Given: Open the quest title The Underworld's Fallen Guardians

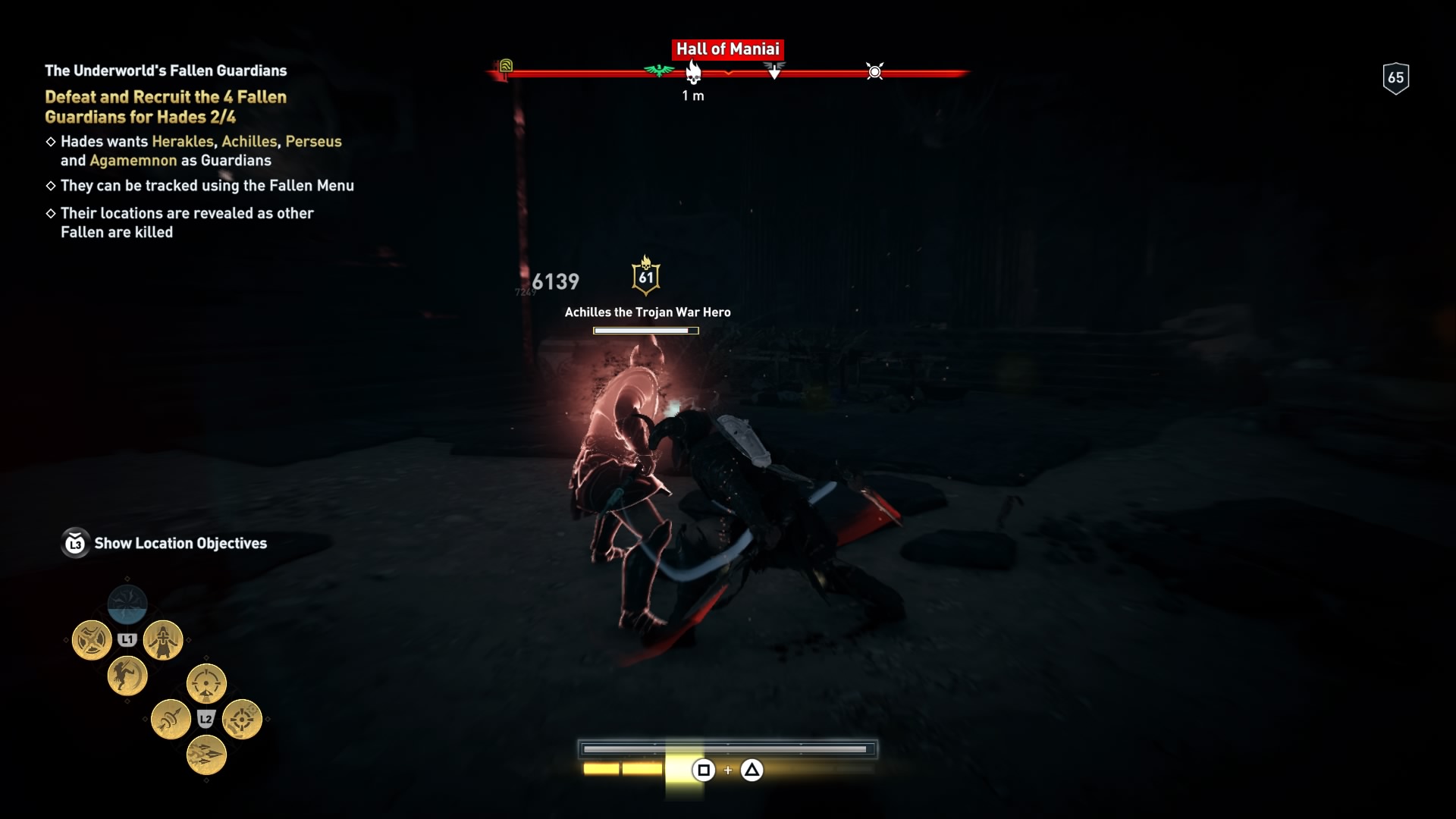Looking at the screenshot, I should pos(165,70).
